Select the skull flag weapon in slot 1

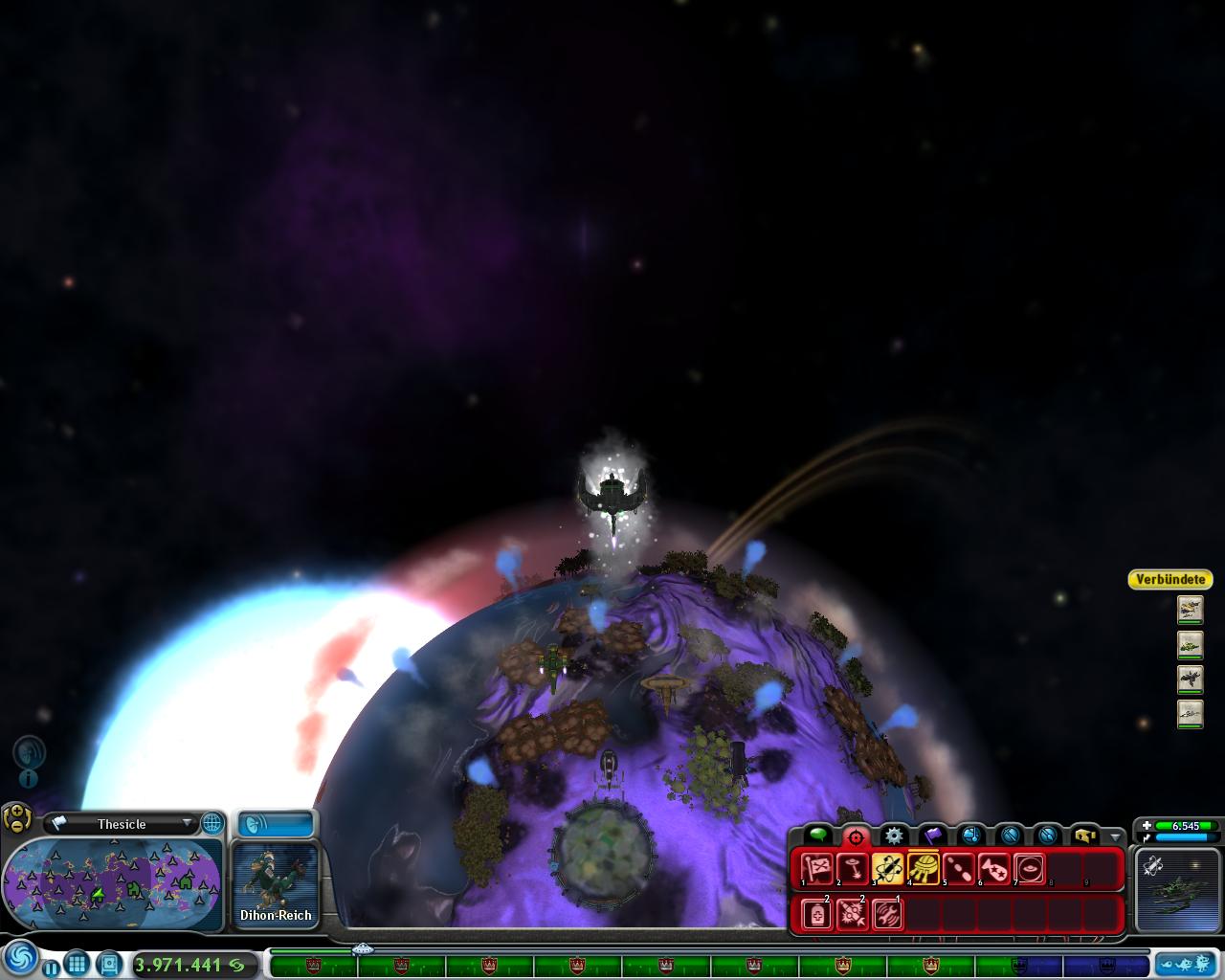coord(816,869)
